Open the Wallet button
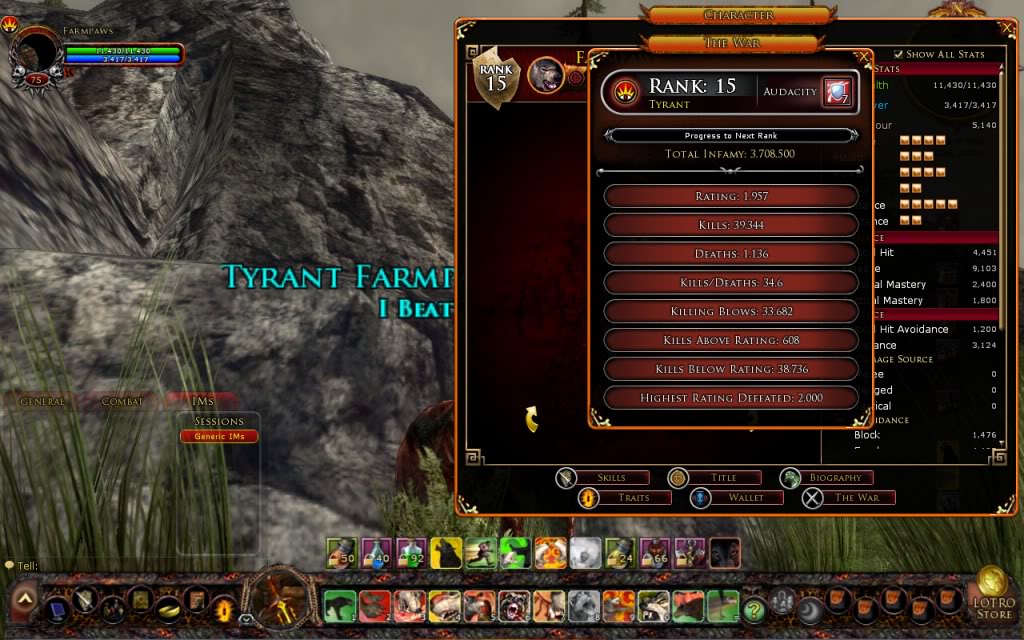This screenshot has width=1024, height=640. point(735,497)
